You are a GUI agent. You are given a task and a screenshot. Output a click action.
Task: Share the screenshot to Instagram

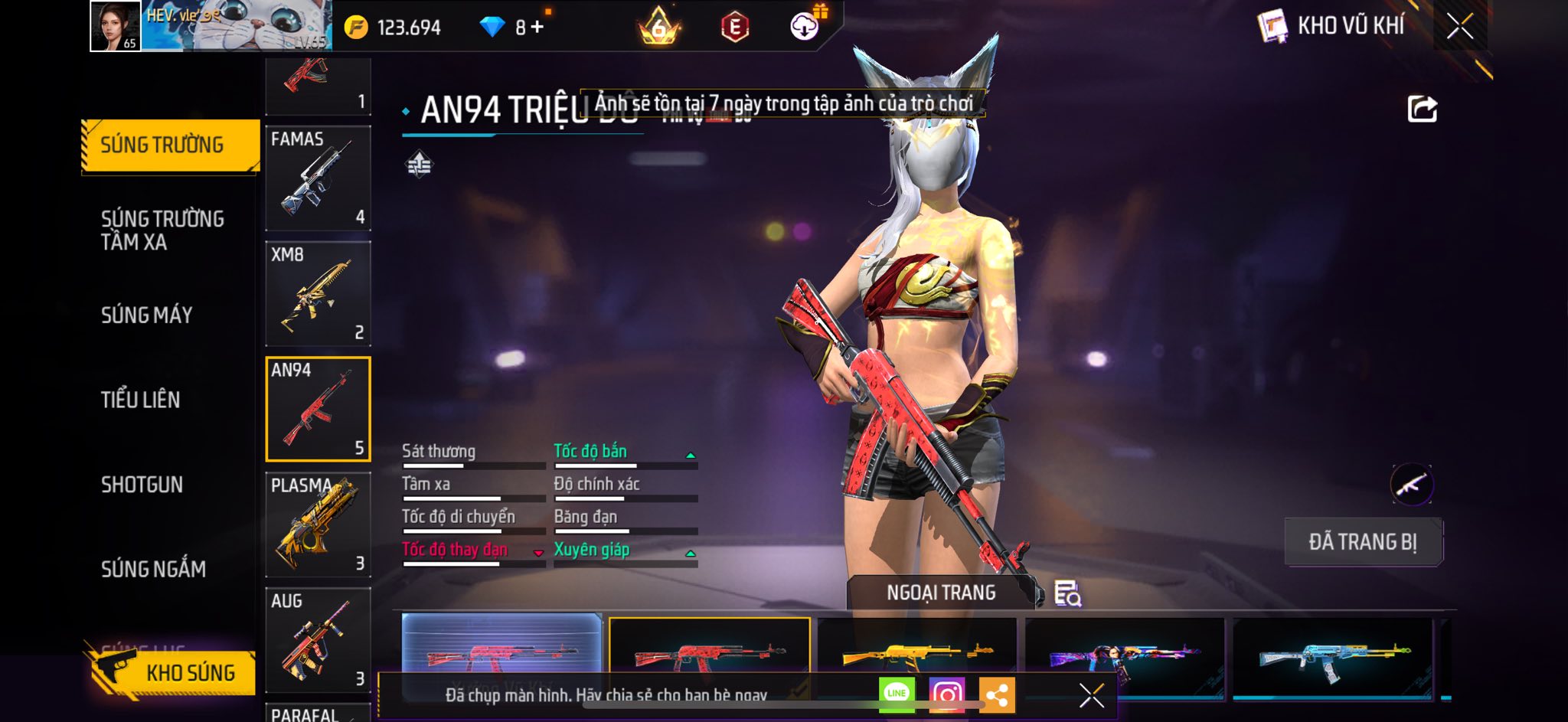pos(947,694)
